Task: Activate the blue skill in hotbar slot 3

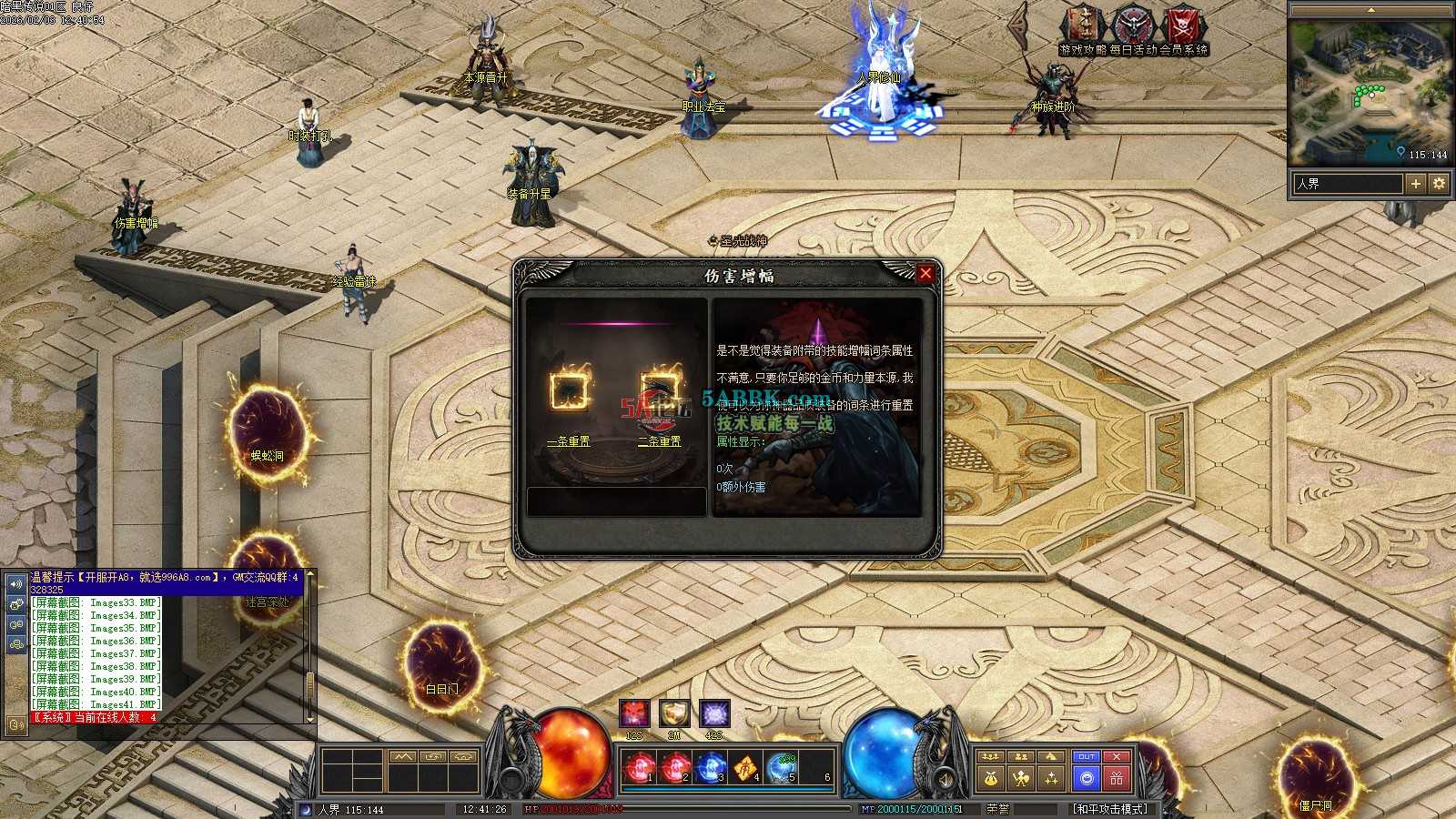Action: click(712, 769)
